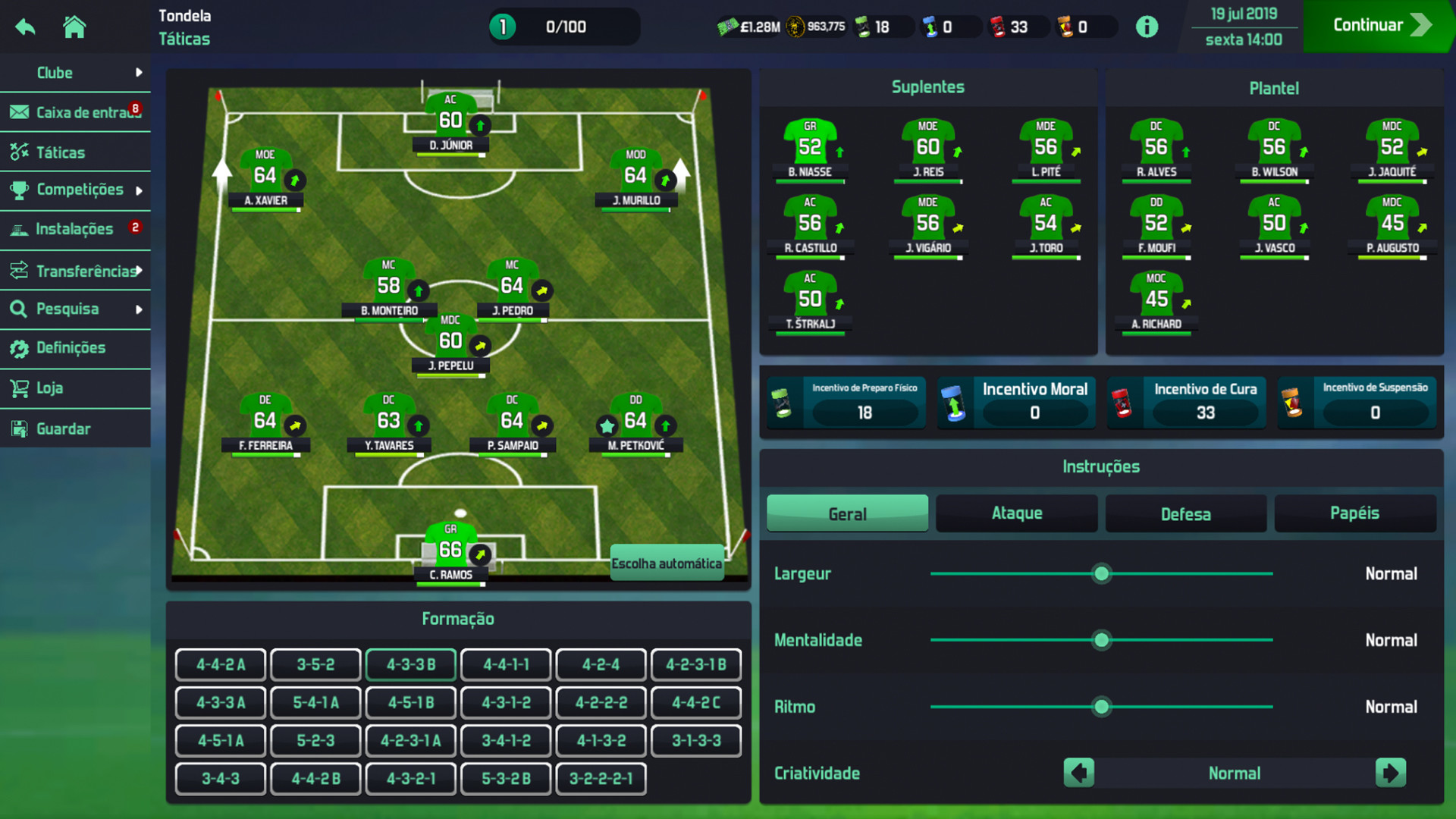Viewport: 1456px width, 819px height.
Task: Click the back arrow icon
Action: click(x=25, y=26)
